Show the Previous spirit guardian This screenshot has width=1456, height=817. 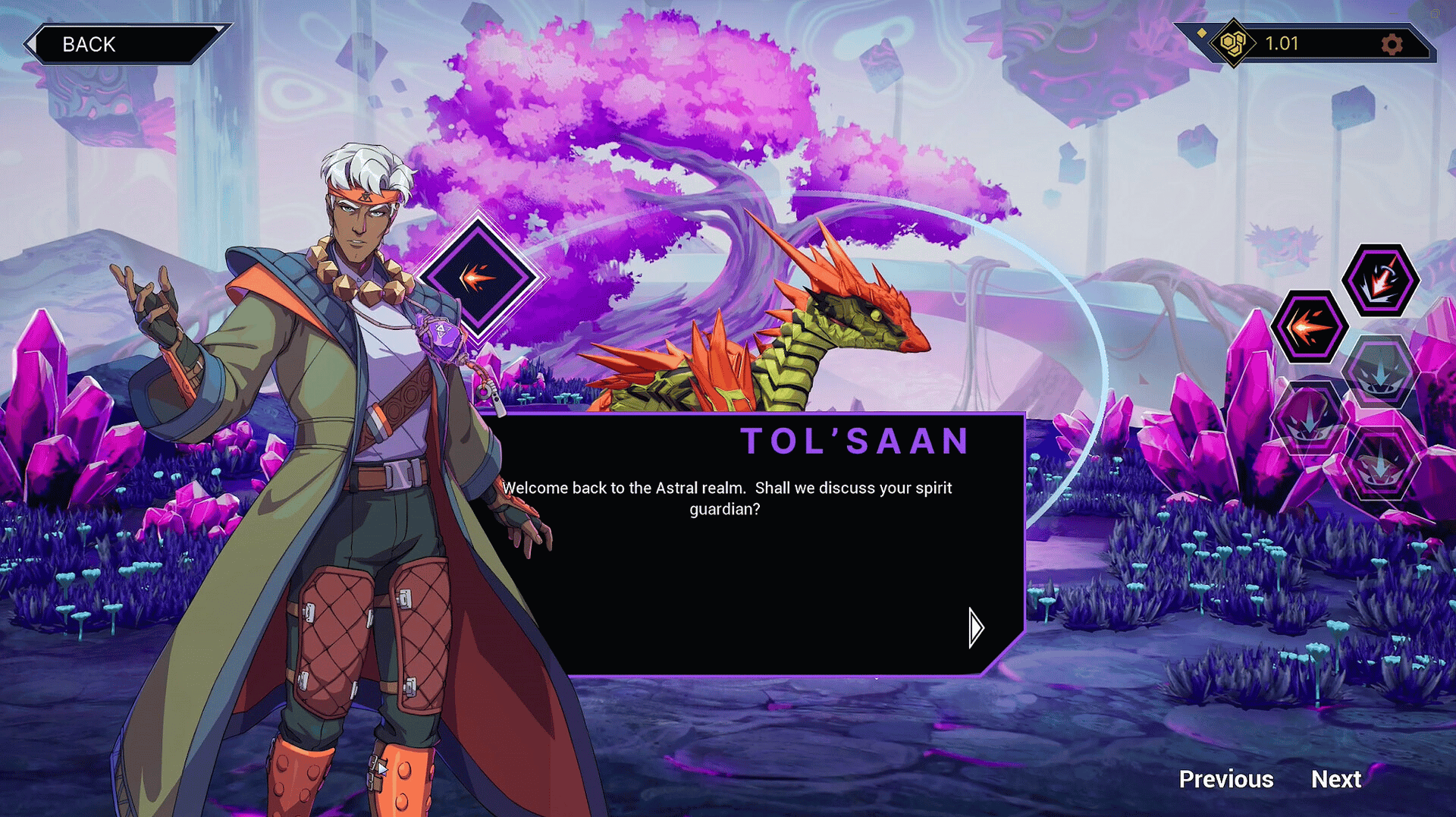click(1225, 779)
